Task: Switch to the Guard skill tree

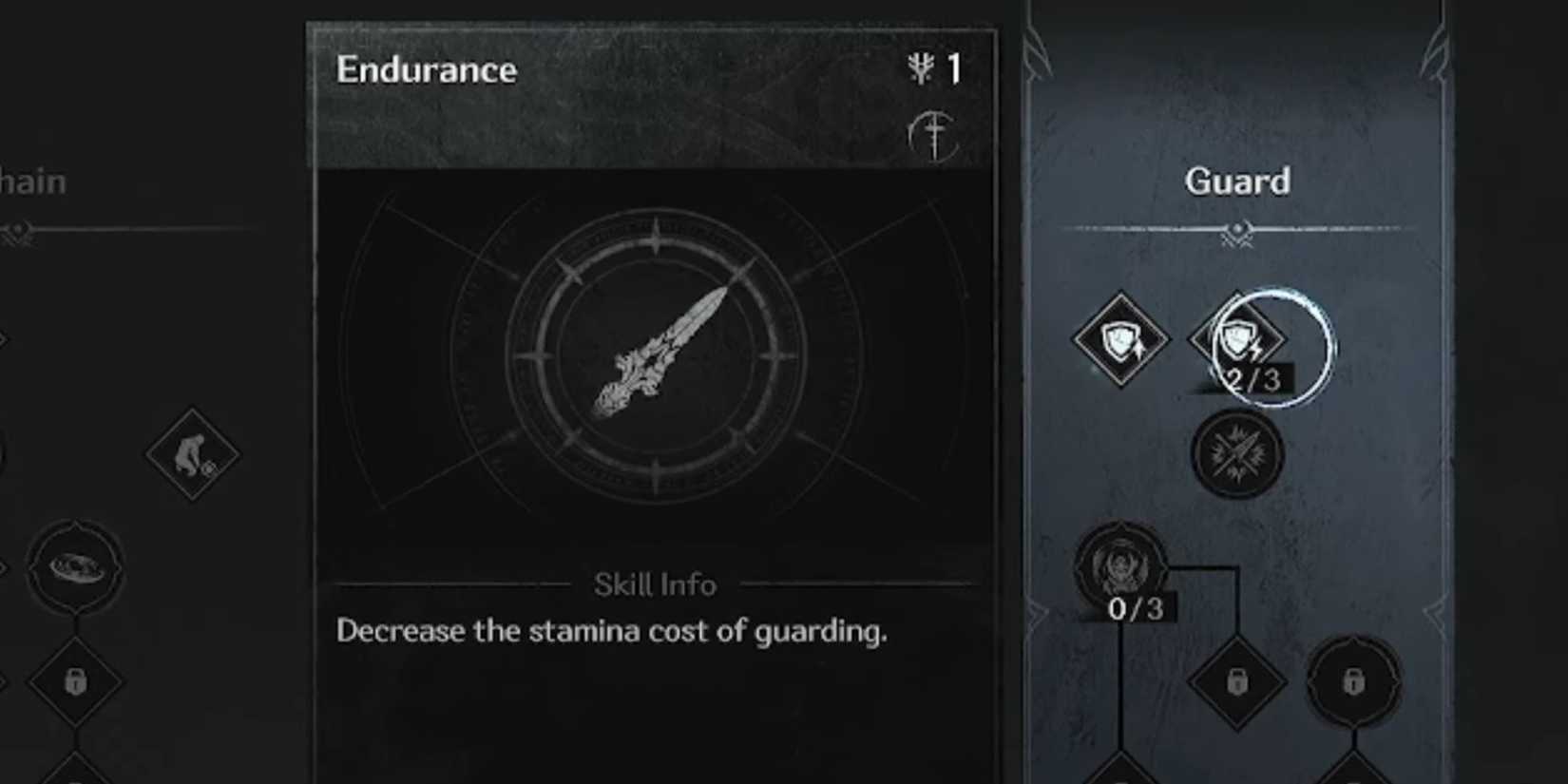Action: [x=1238, y=182]
